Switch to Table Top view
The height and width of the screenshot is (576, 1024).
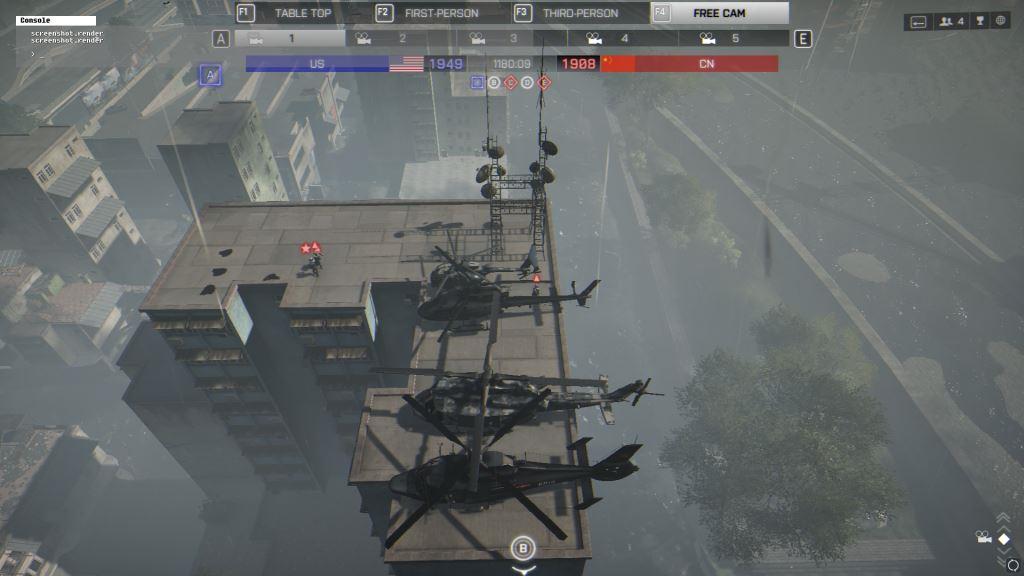pos(301,13)
